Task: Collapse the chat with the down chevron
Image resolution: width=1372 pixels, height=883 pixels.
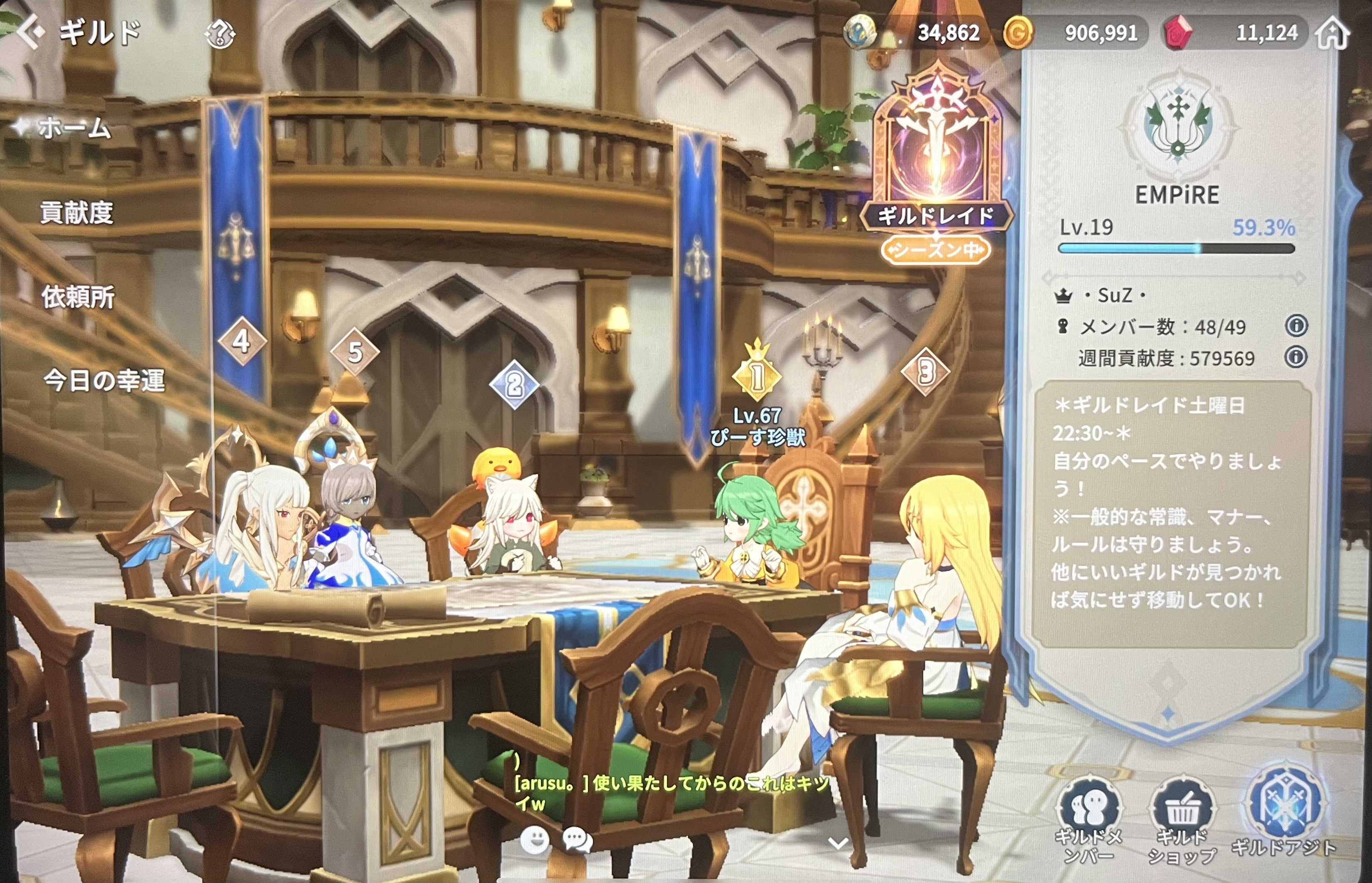Action: (838, 842)
